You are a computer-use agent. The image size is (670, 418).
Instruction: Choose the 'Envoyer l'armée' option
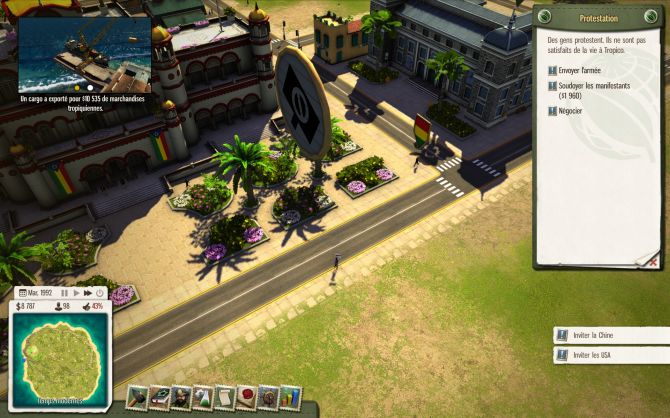tap(577, 71)
